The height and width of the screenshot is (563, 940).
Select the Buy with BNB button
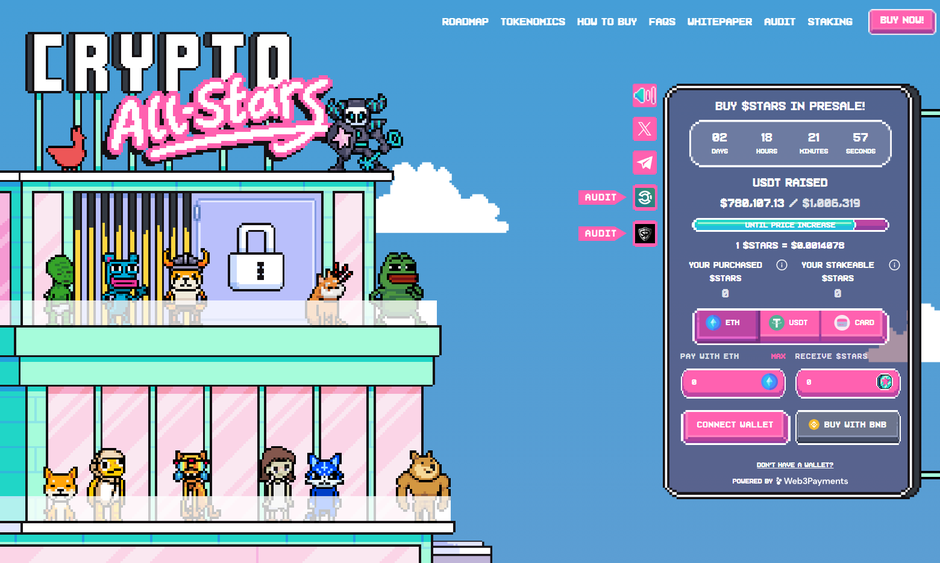click(x=848, y=425)
